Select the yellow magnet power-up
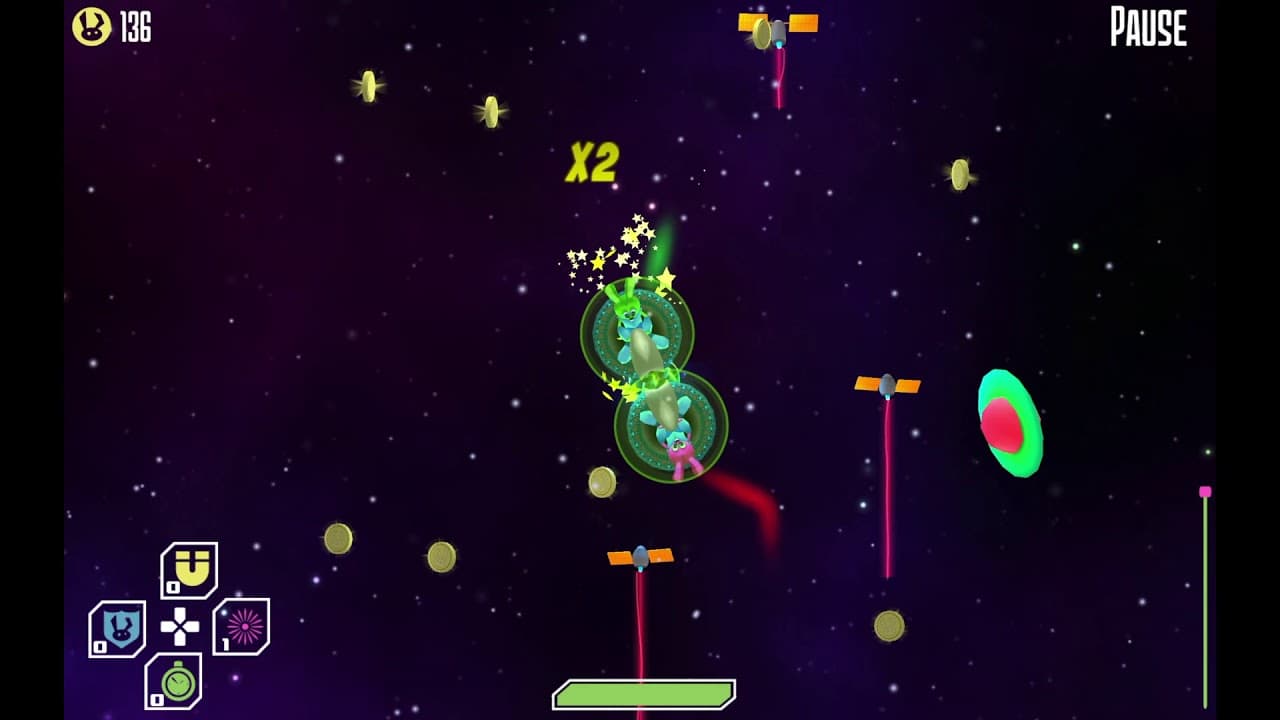The height and width of the screenshot is (720, 1280). [x=191, y=567]
